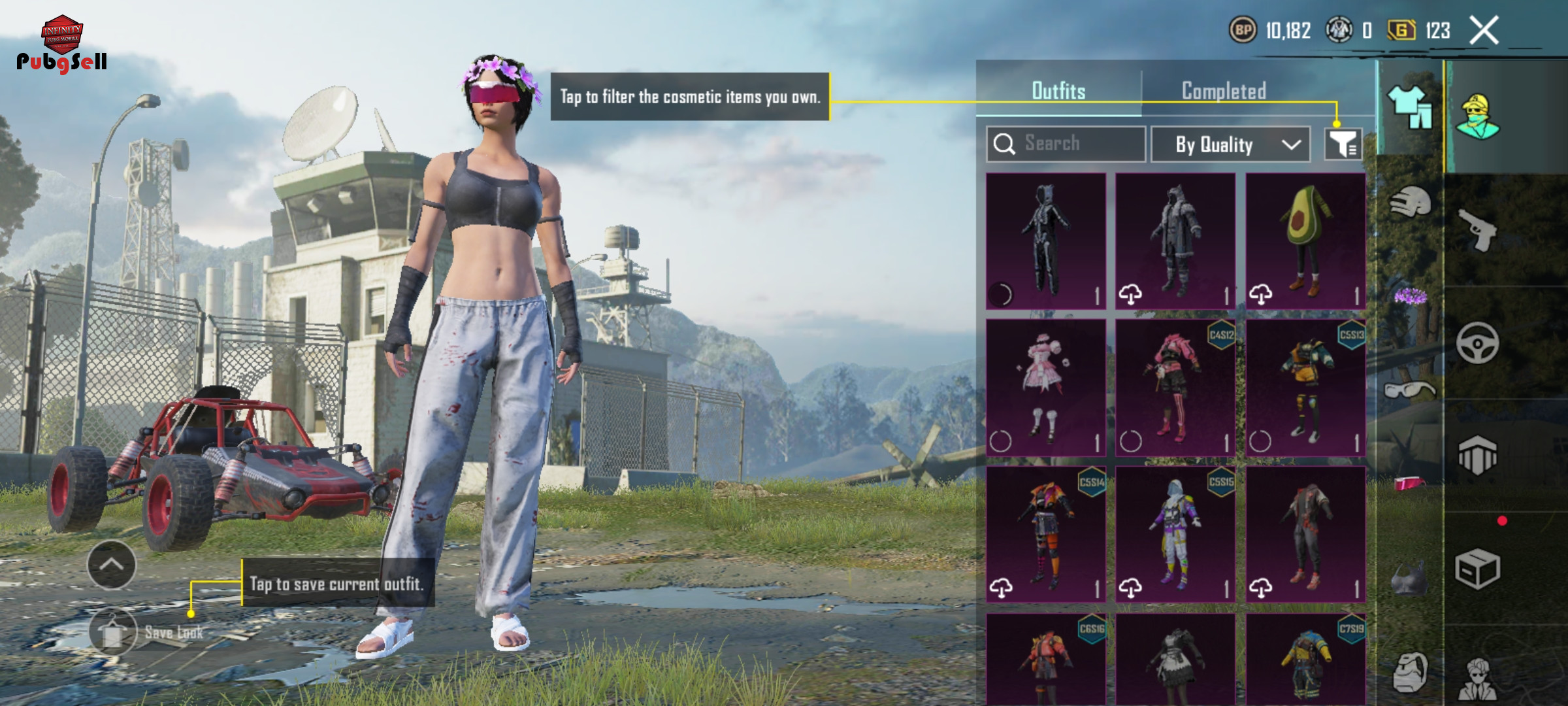Select the C5S14 orange outfit
Screen dimensions: 1568x706
coord(1045,533)
